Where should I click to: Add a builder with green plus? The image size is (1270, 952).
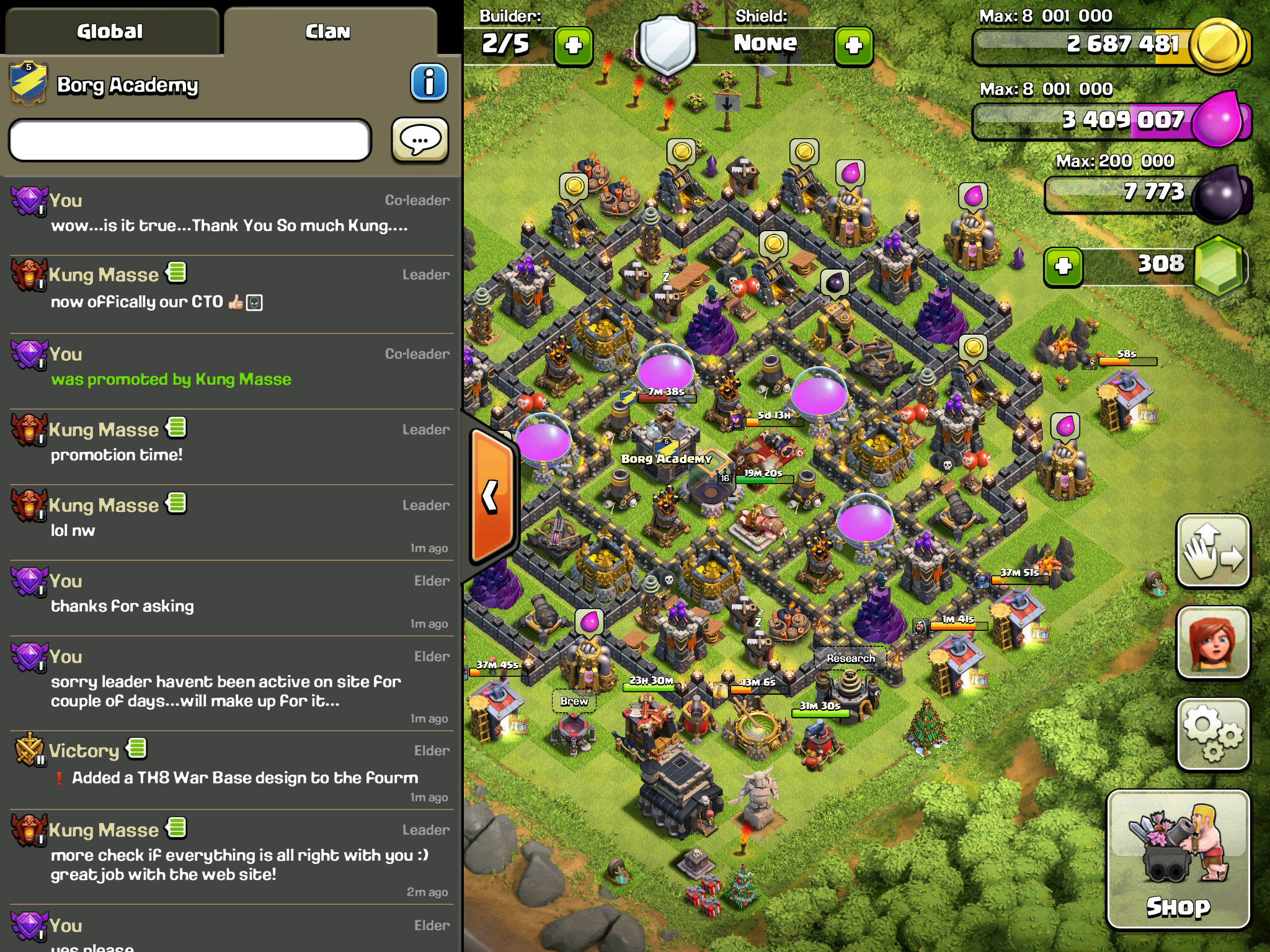click(574, 45)
